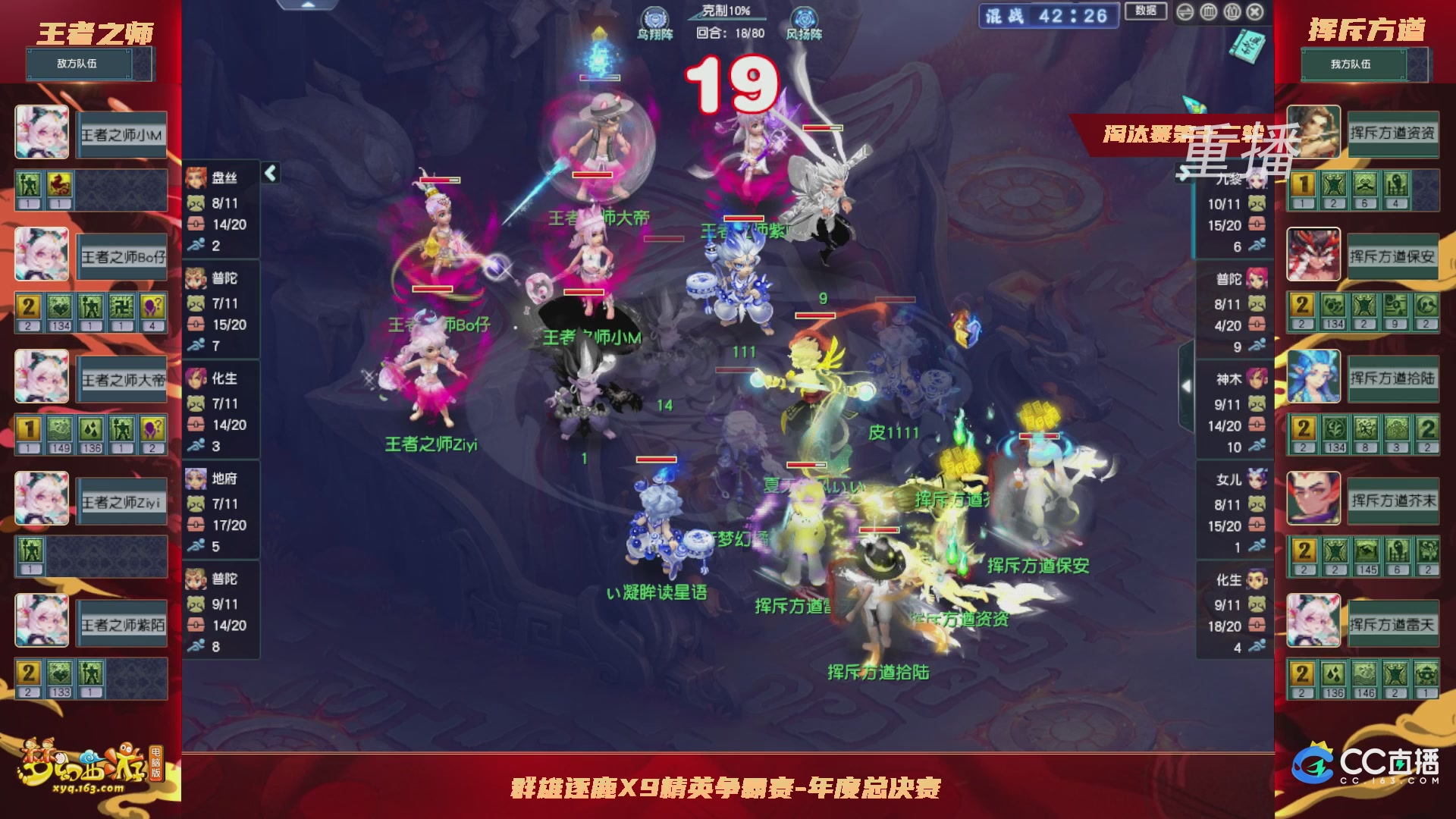The width and height of the screenshot is (1456, 819).
Task: Select the 鸟翔阵 formation emblem
Action: tap(657, 17)
